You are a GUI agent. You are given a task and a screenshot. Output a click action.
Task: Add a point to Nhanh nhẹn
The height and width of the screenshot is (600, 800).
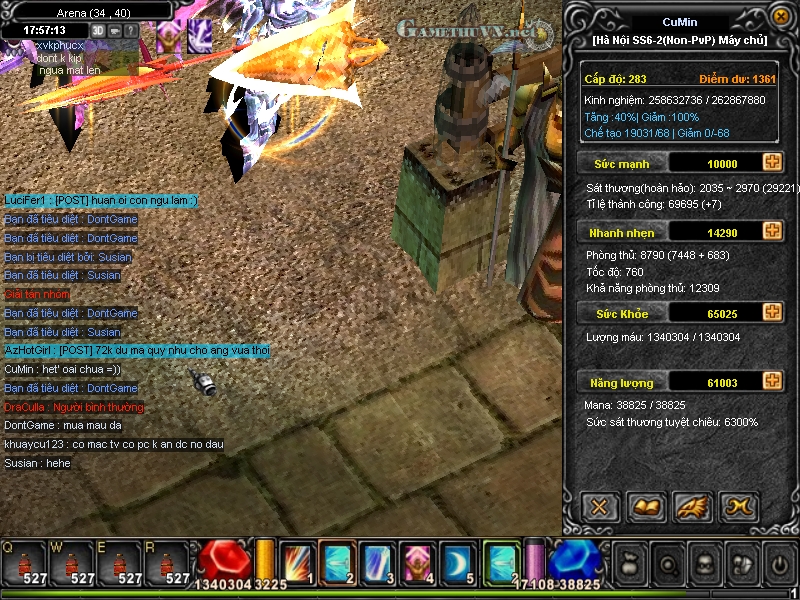click(x=772, y=231)
